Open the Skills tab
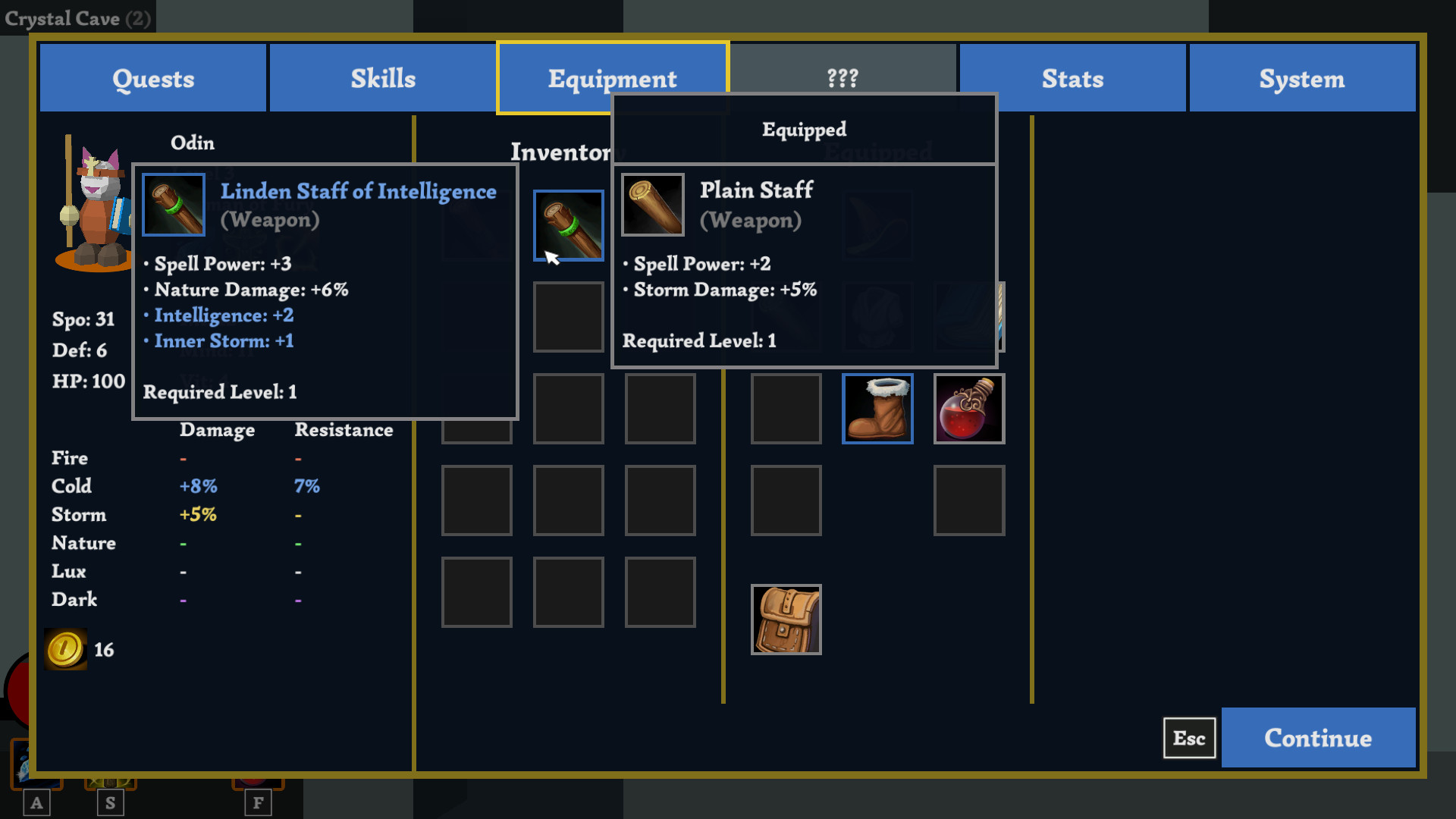This screenshot has width=1456, height=819. (382, 77)
